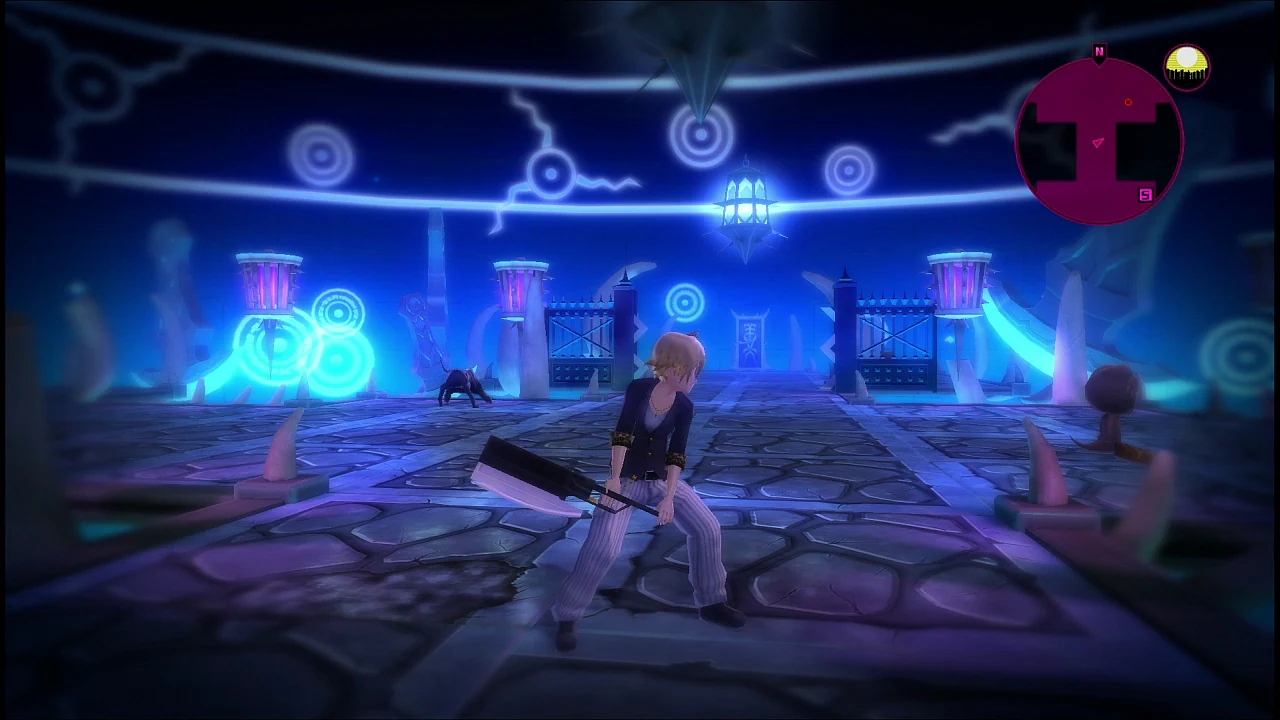The image size is (1280, 720).
Task: Click the player arrow on the minimap
Action: [x=1096, y=142]
